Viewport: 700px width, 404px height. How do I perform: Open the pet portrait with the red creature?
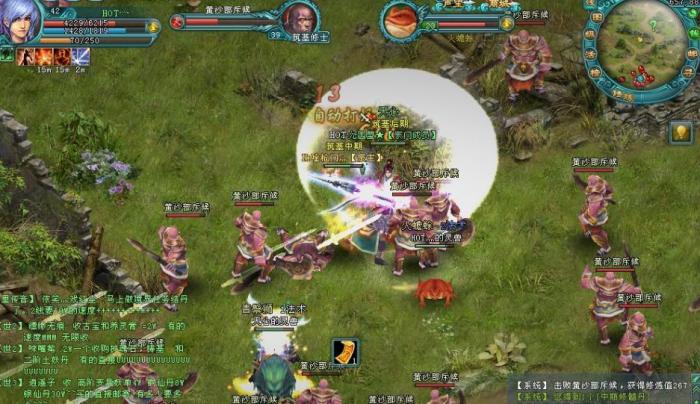coord(402,20)
